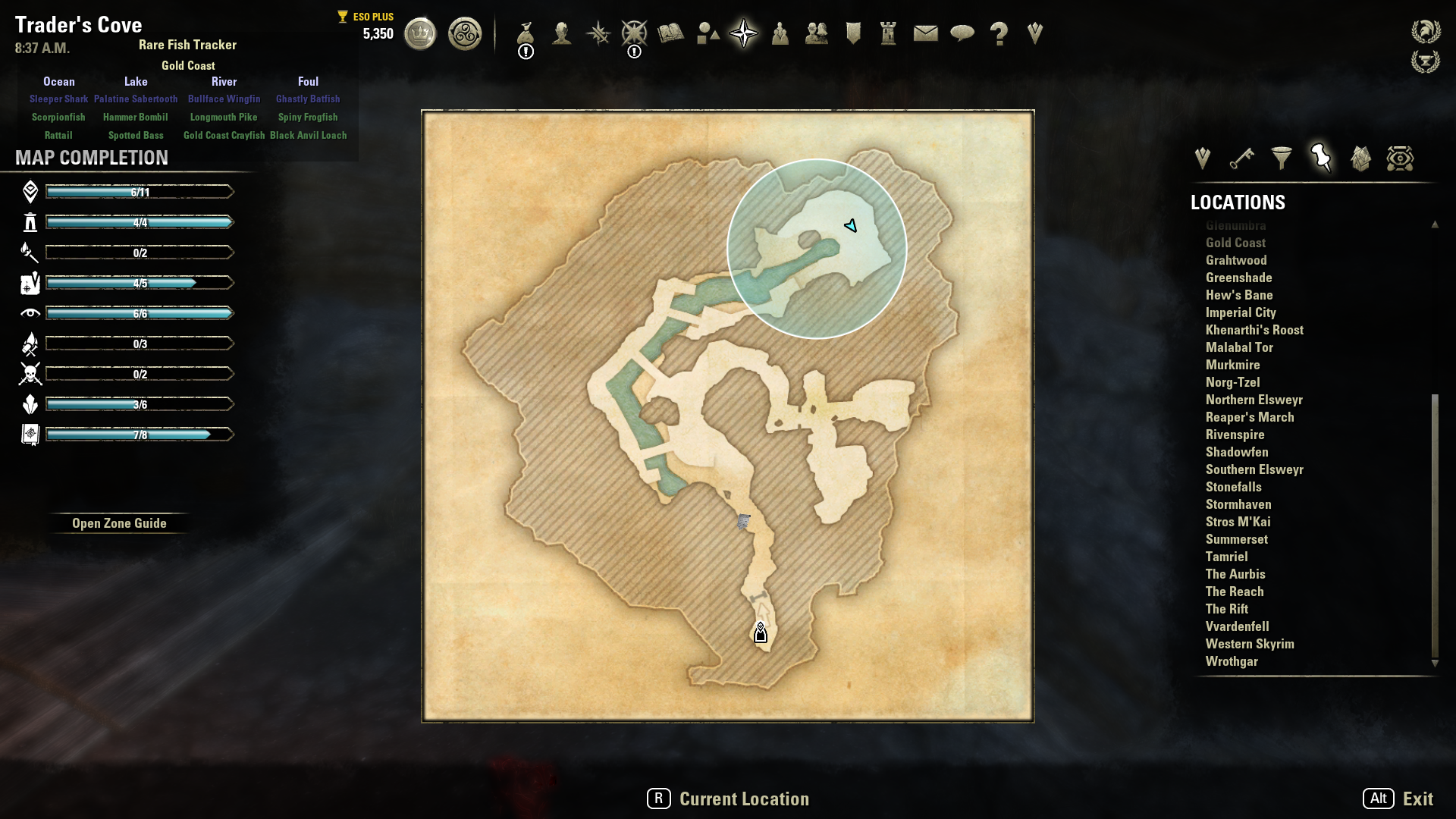Click the wayshrine marker on the map

coord(760,633)
